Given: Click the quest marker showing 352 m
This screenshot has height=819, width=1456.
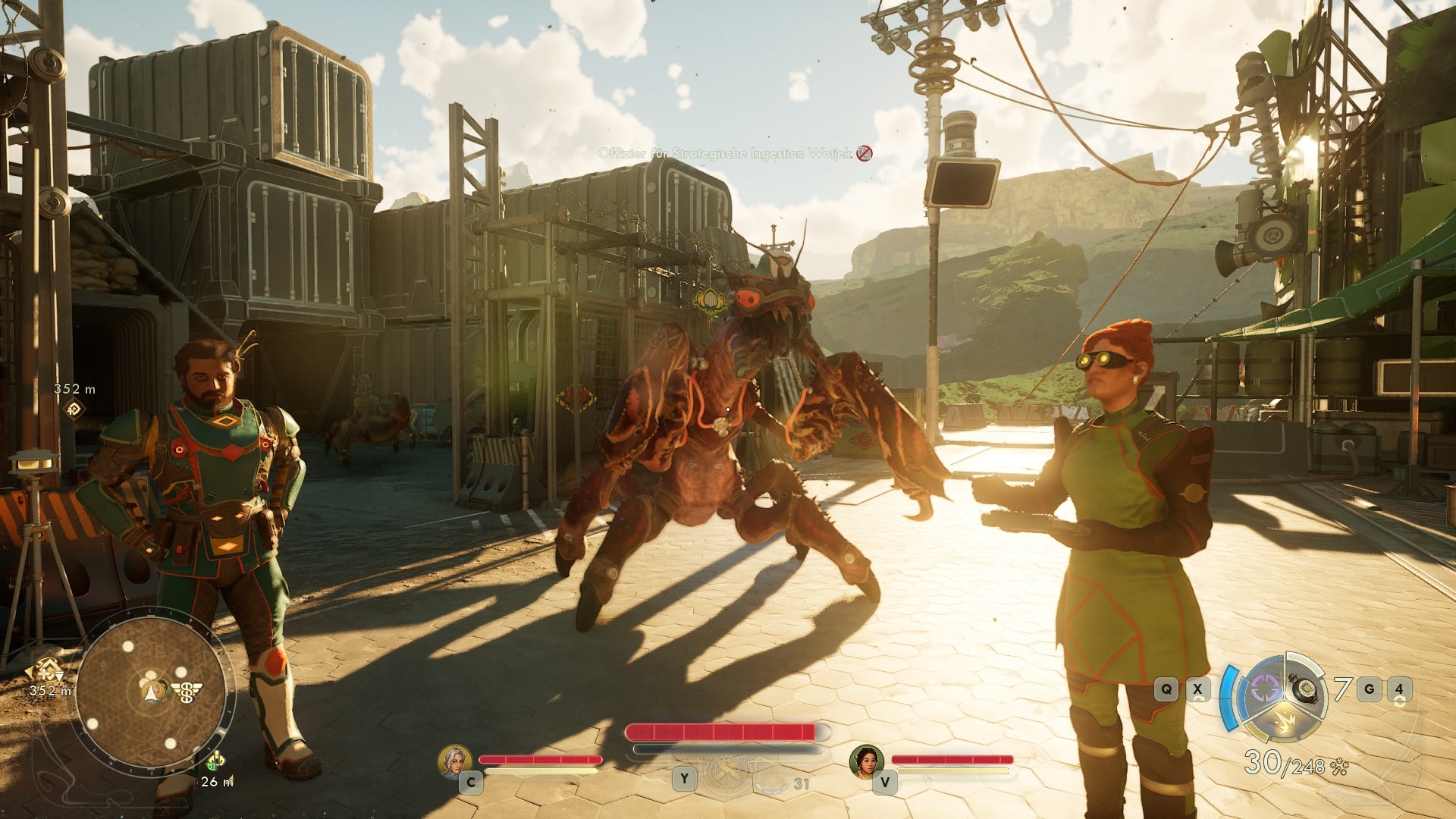Looking at the screenshot, I should click(74, 409).
